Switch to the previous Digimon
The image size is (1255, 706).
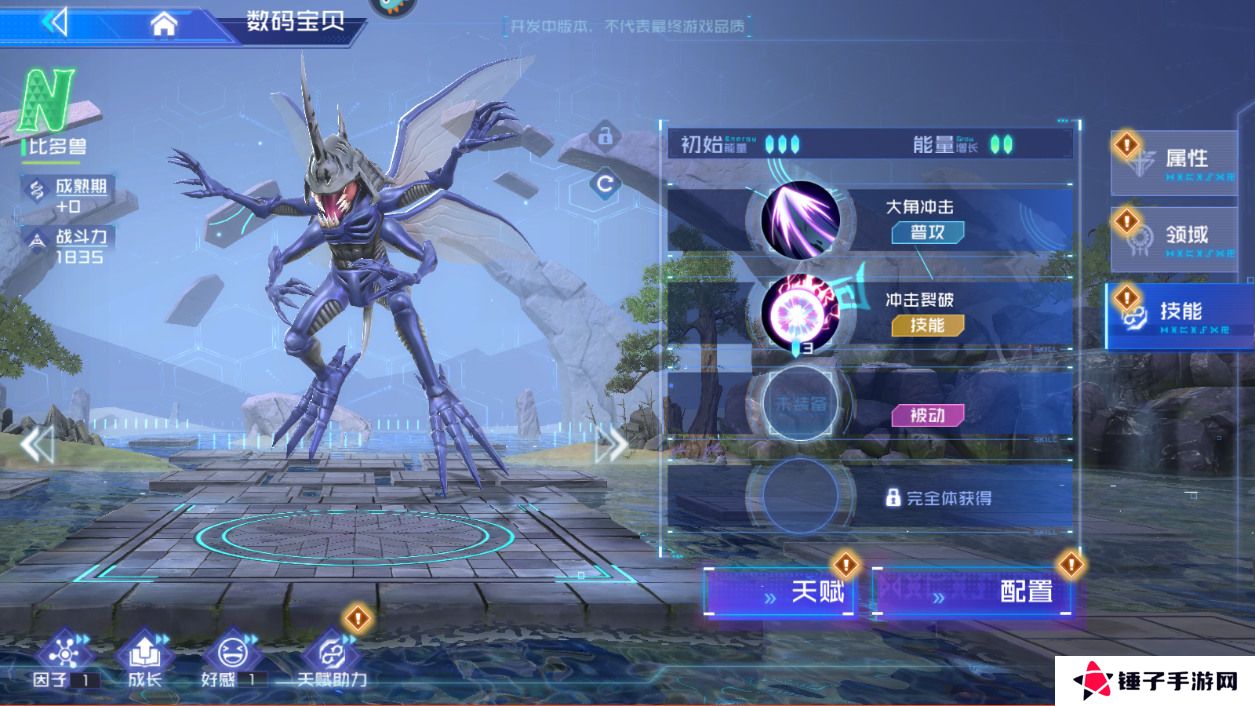pyautogui.click(x=37, y=444)
